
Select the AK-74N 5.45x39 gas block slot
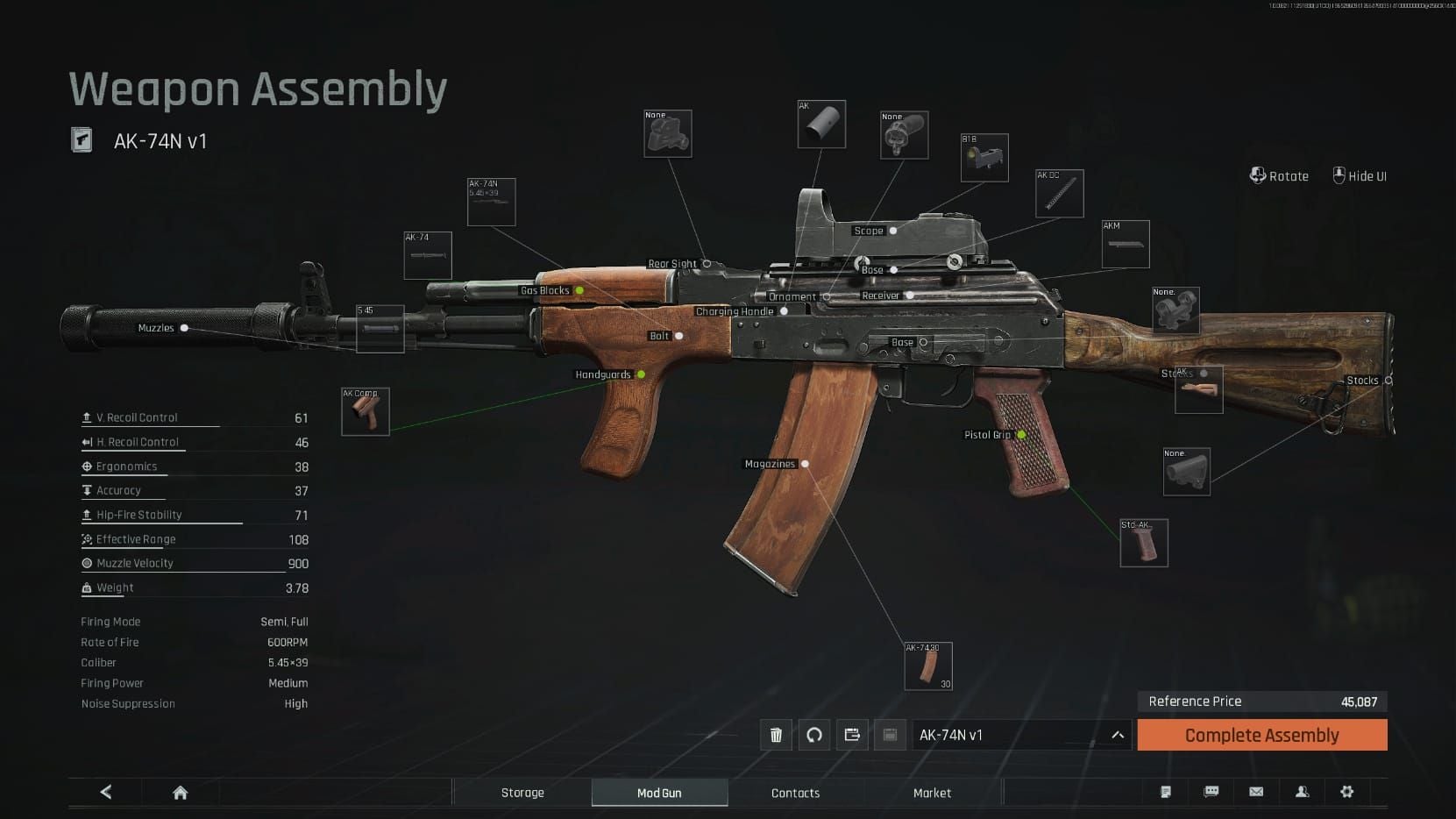(492, 203)
